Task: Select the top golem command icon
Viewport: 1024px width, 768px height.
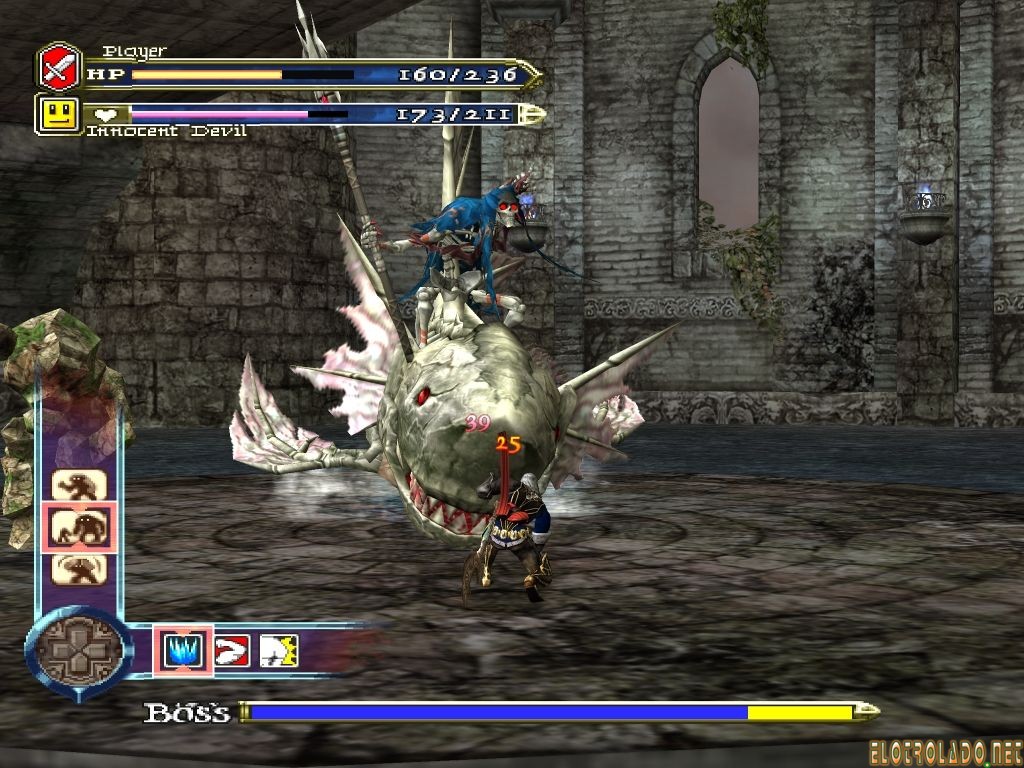Action: coord(79,485)
